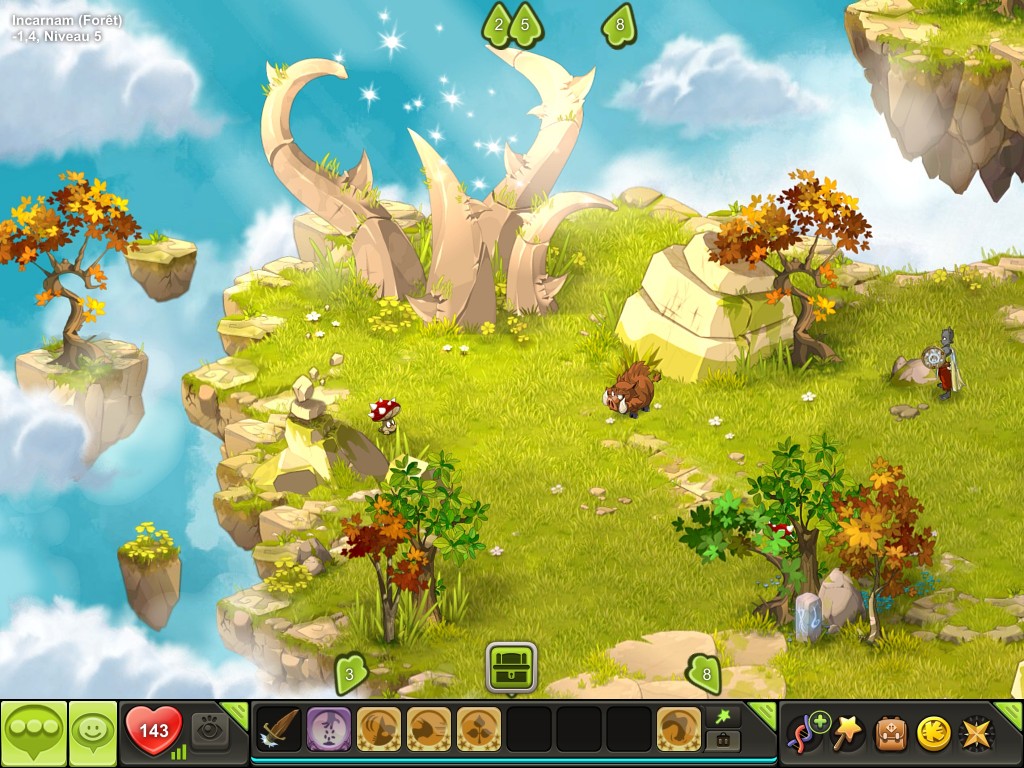Click the green arrow marker numbered 2

click(x=497, y=24)
